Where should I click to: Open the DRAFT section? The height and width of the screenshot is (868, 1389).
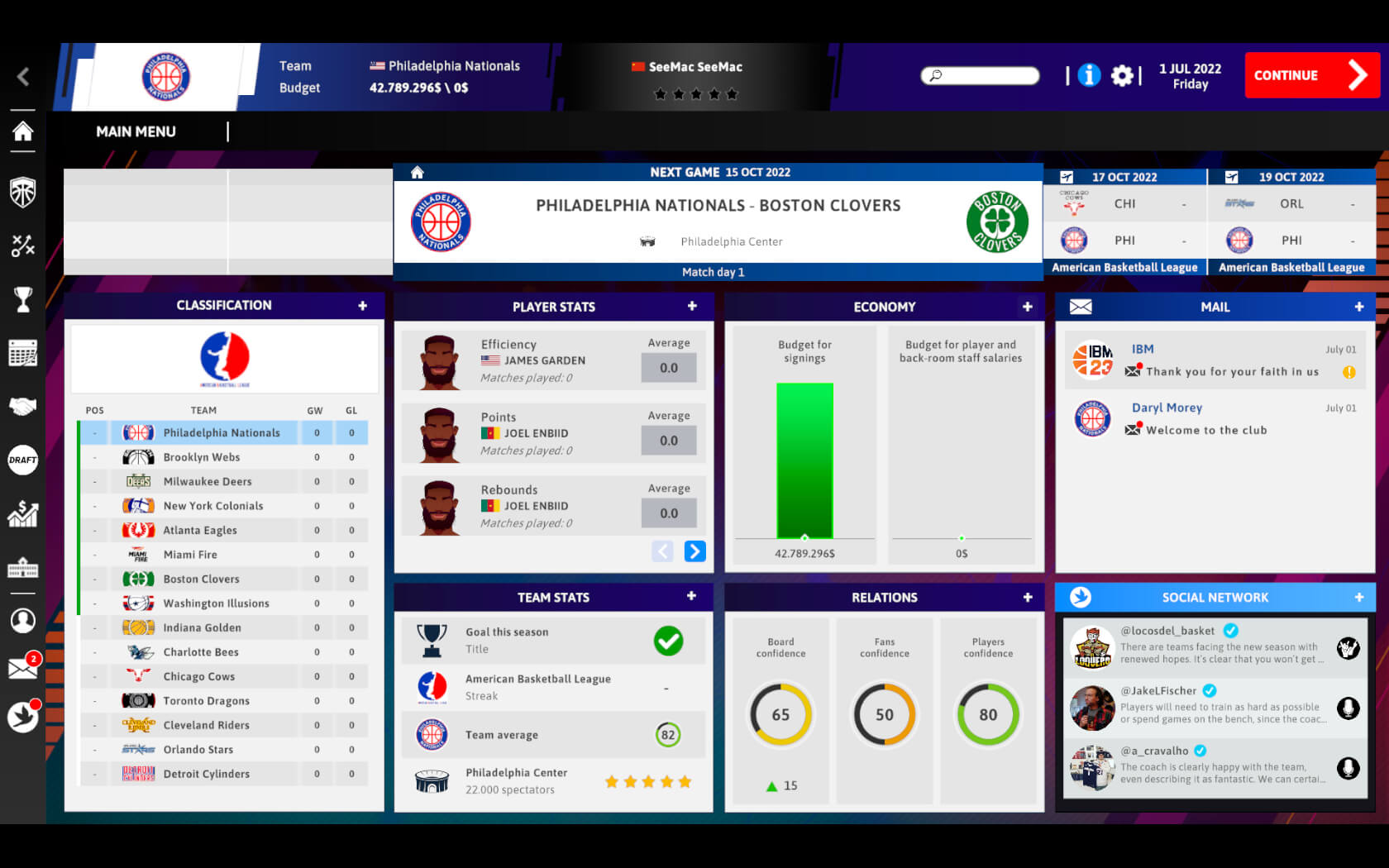23,460
